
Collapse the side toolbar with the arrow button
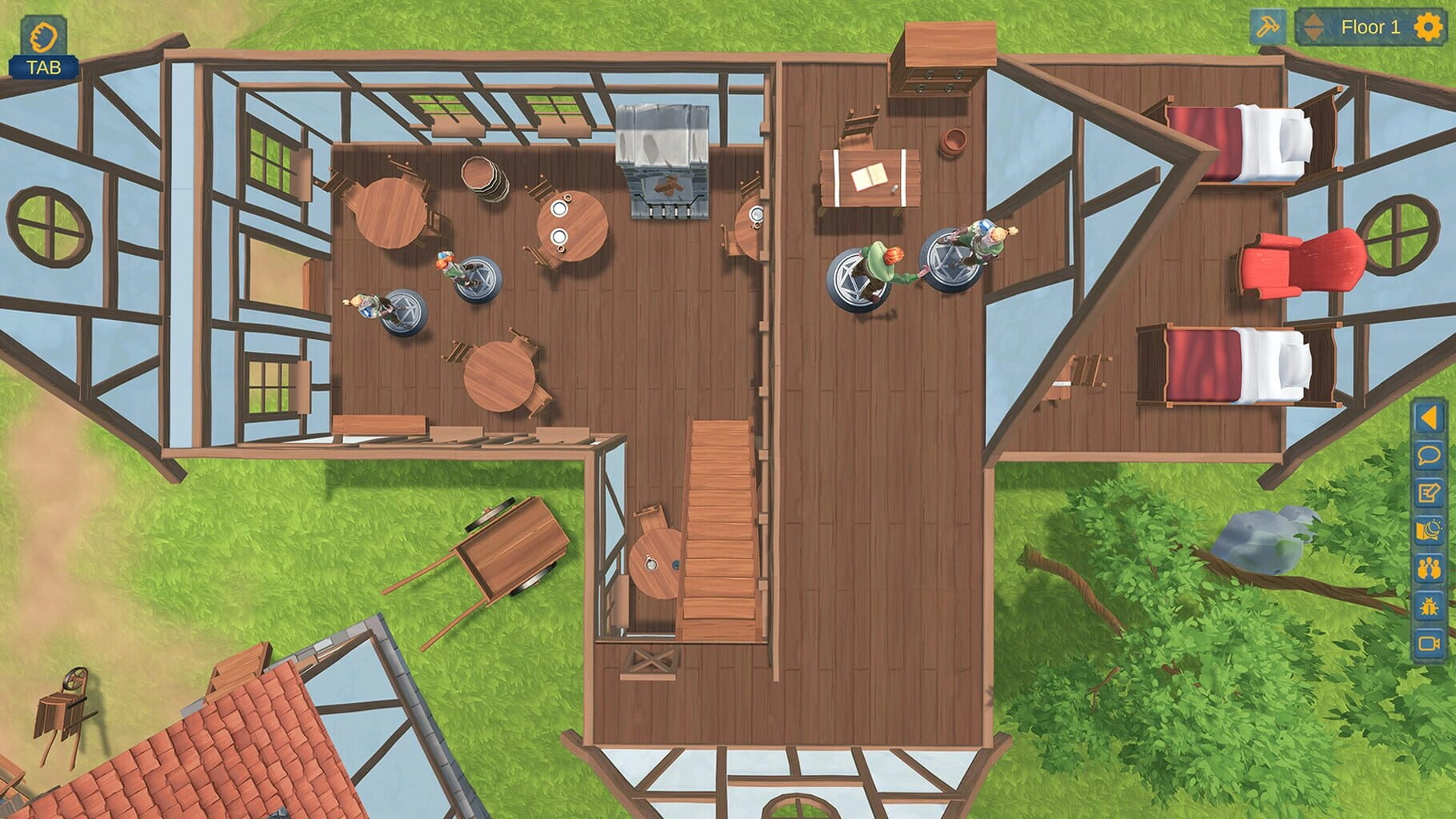click(1428, 417)
